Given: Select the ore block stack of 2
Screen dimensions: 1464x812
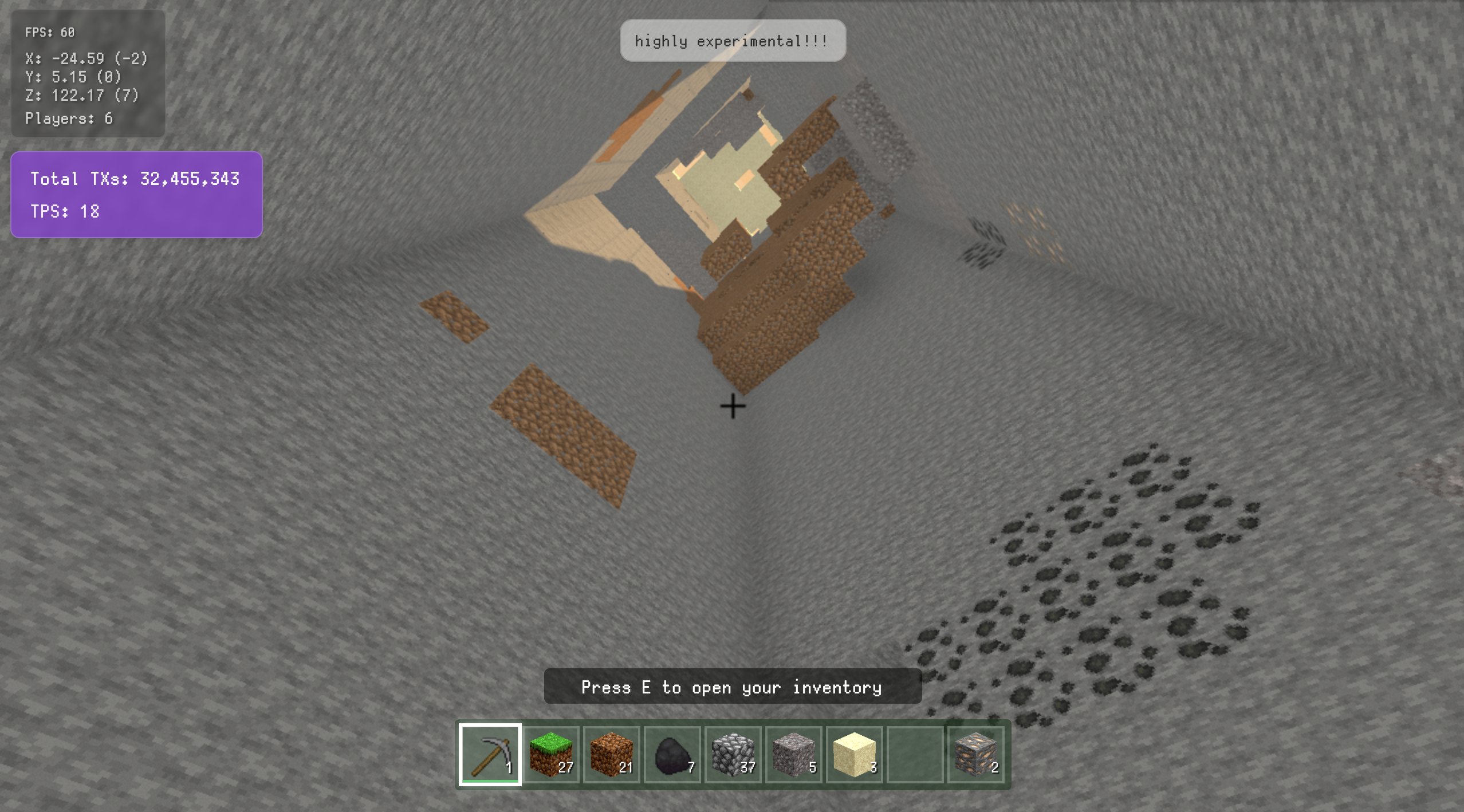Looking at the screenshot, I should pos(976,754).
